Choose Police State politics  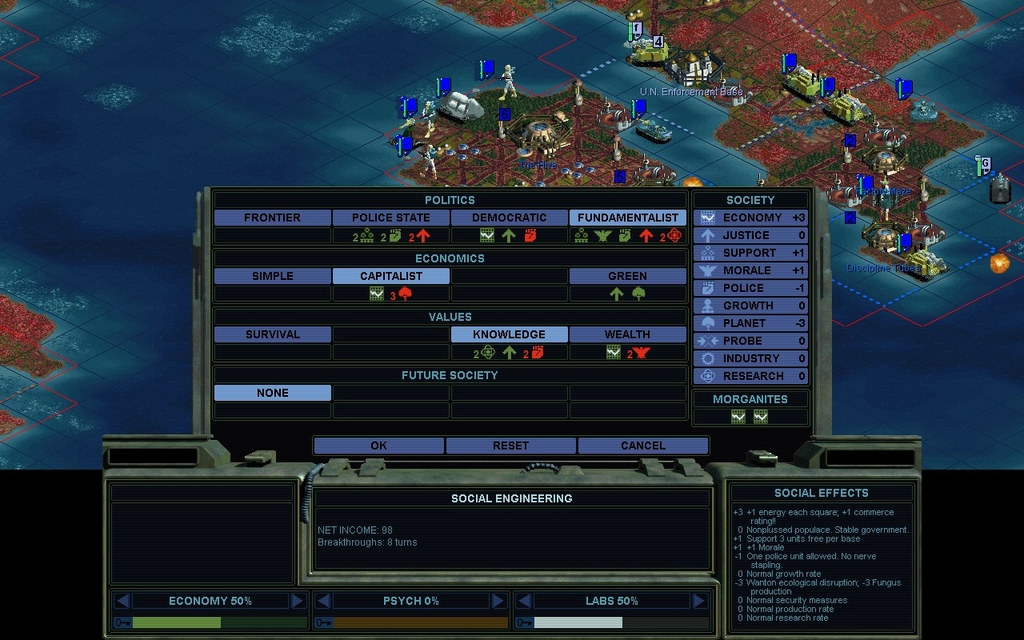tap(390, 218)
